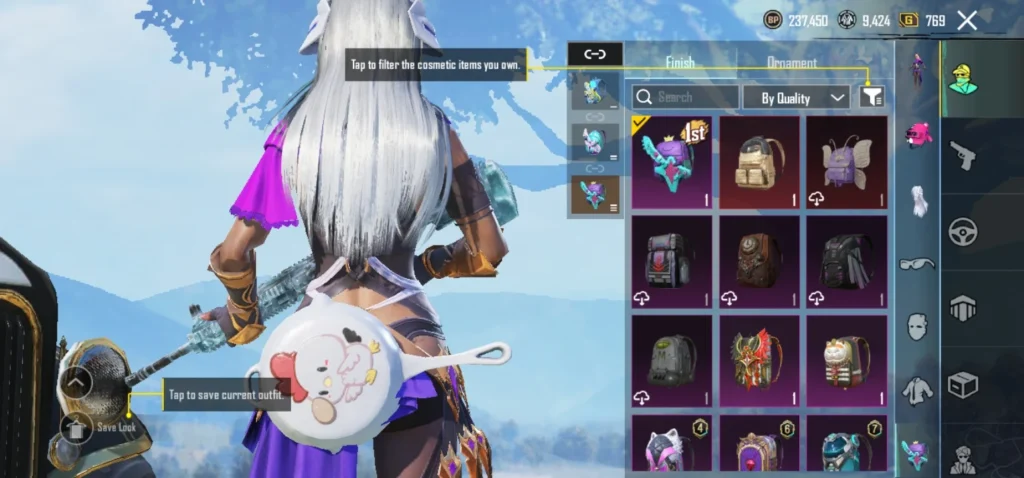
Task: Select the sunglasses category
Action: tap(917, 263)
